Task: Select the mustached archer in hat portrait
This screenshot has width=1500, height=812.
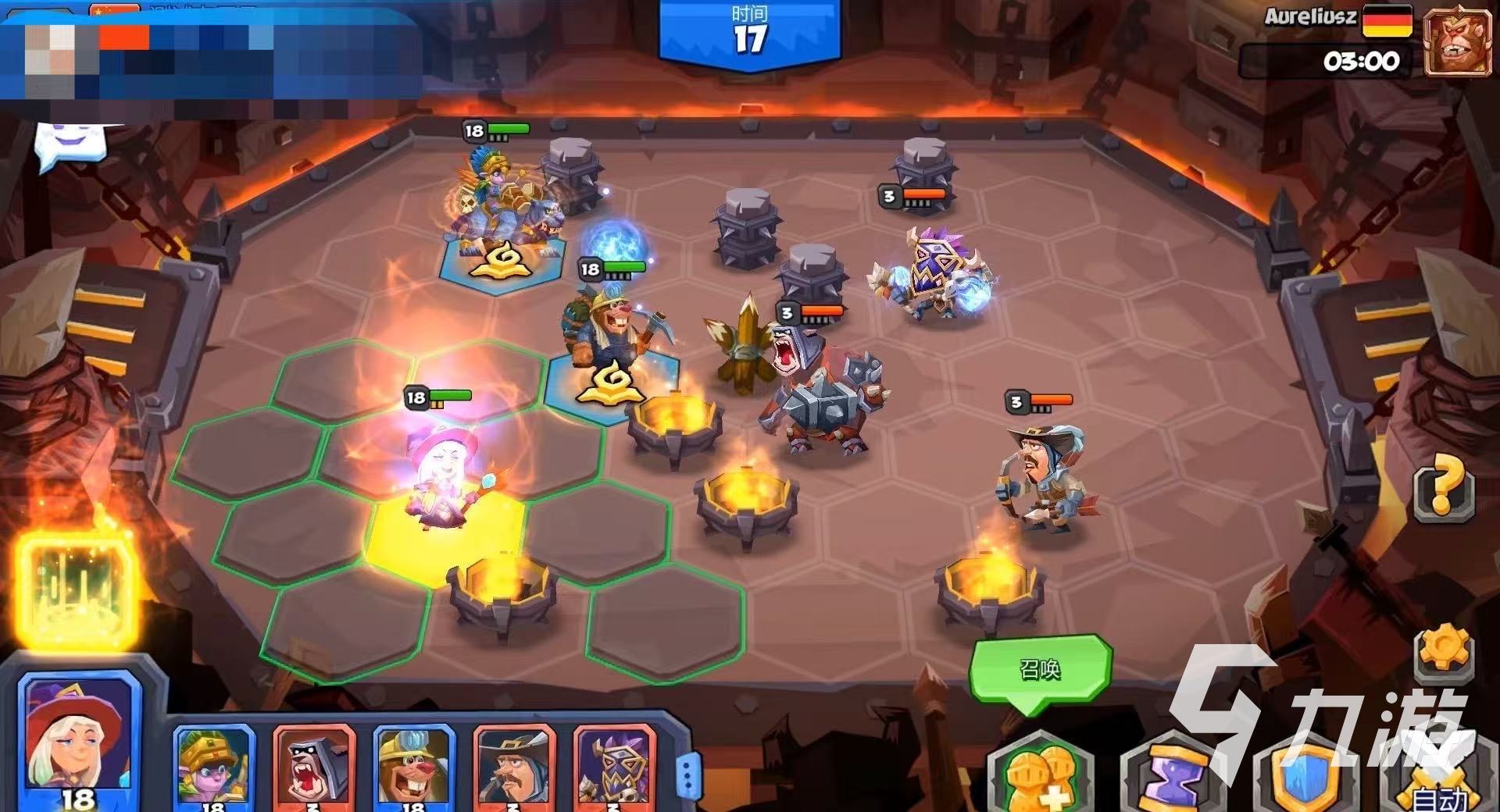Action: (x=514, y=765)
